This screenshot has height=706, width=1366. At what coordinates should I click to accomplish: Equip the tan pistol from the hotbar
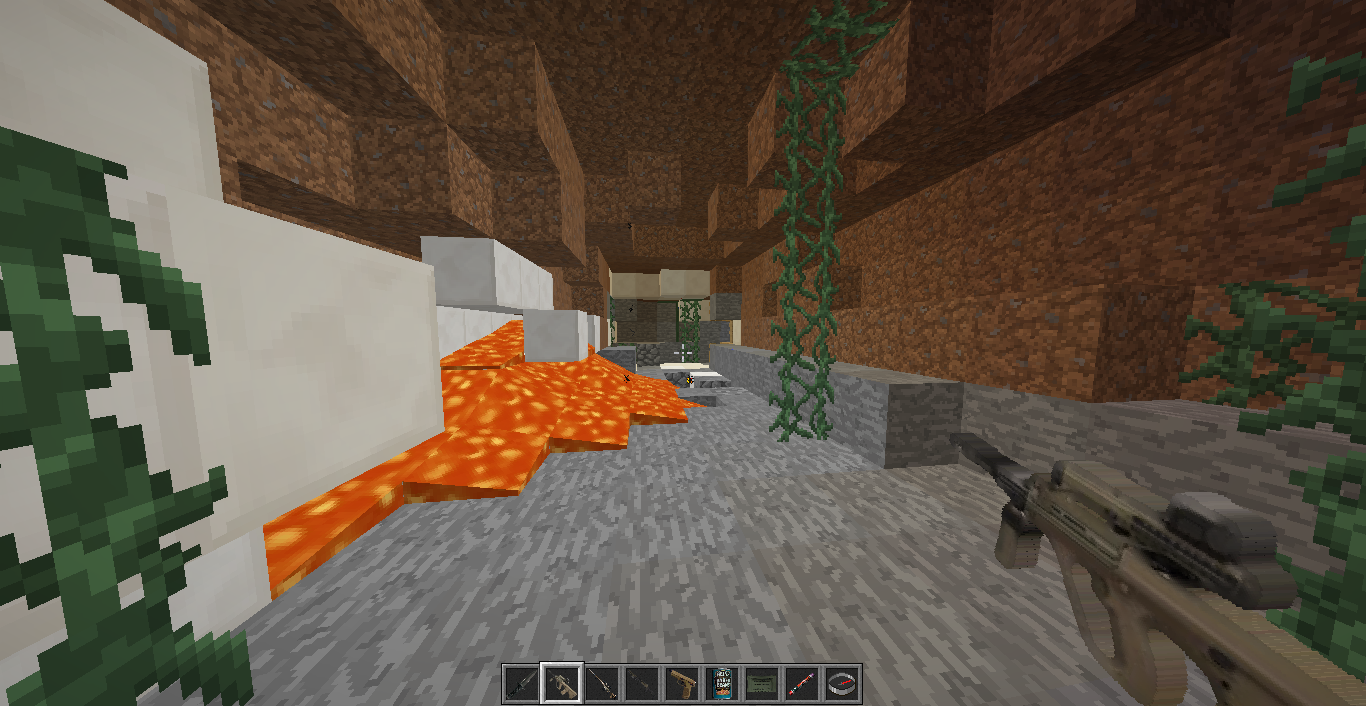tap(681, 684)
